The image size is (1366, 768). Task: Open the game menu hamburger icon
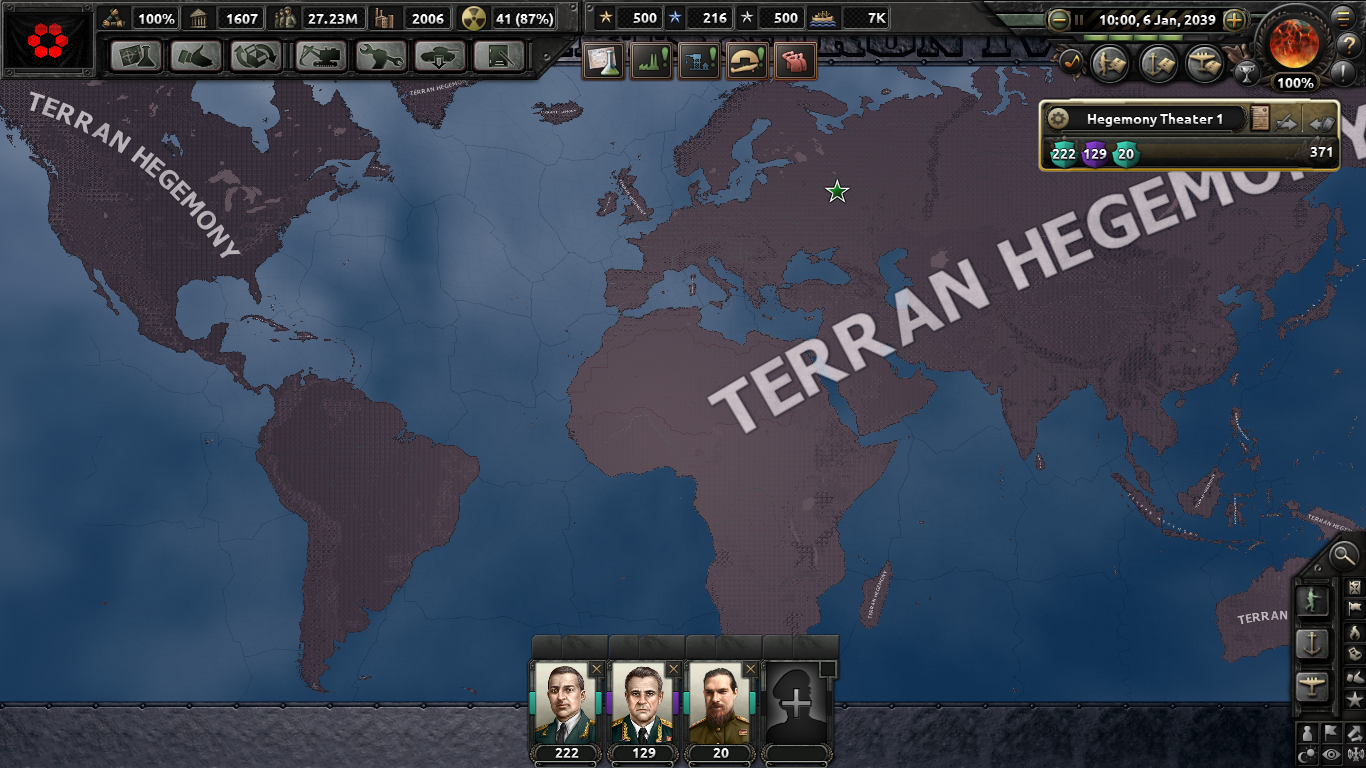tap(1342, 17)
